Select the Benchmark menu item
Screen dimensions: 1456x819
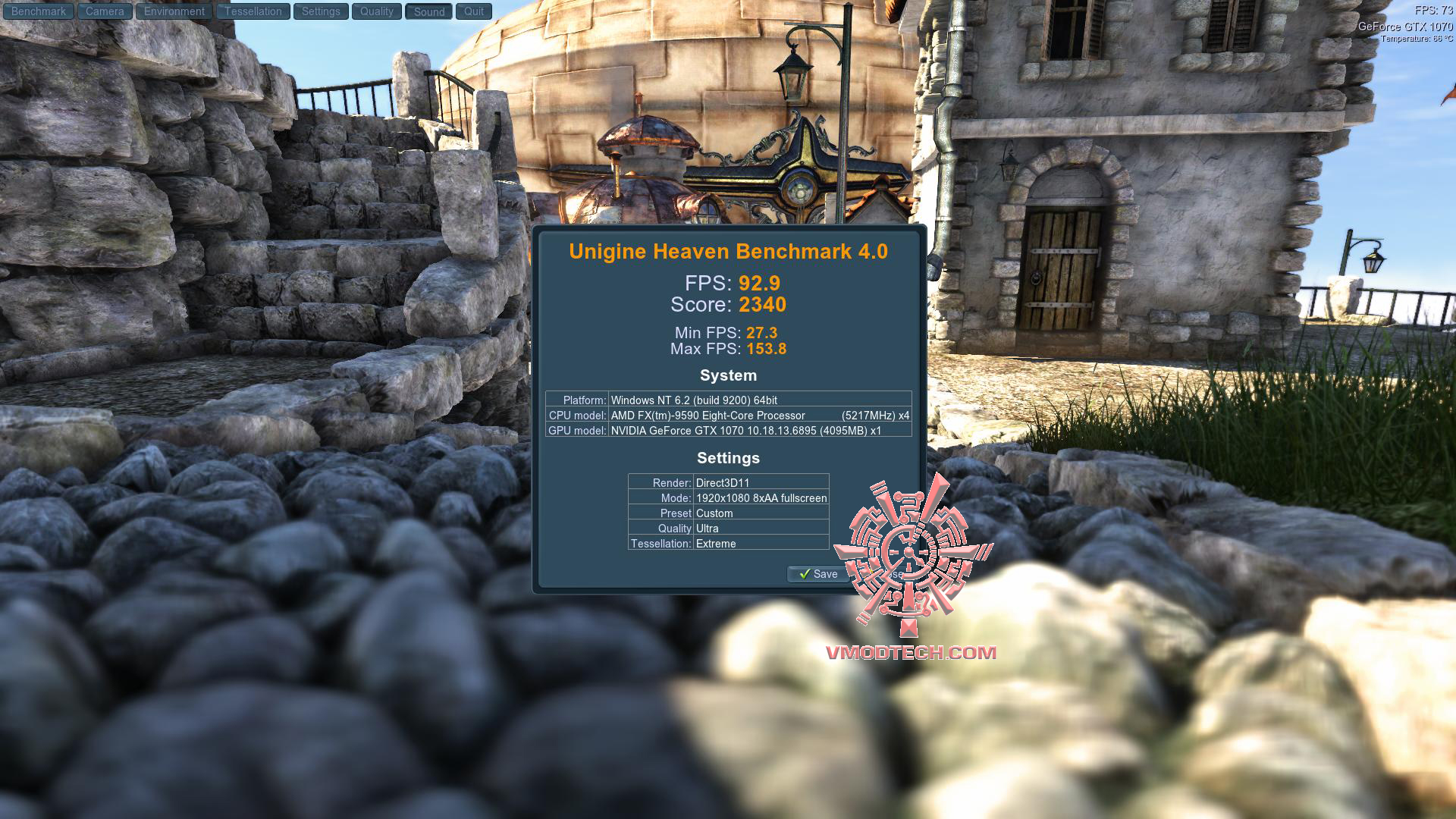click(37, 11)
